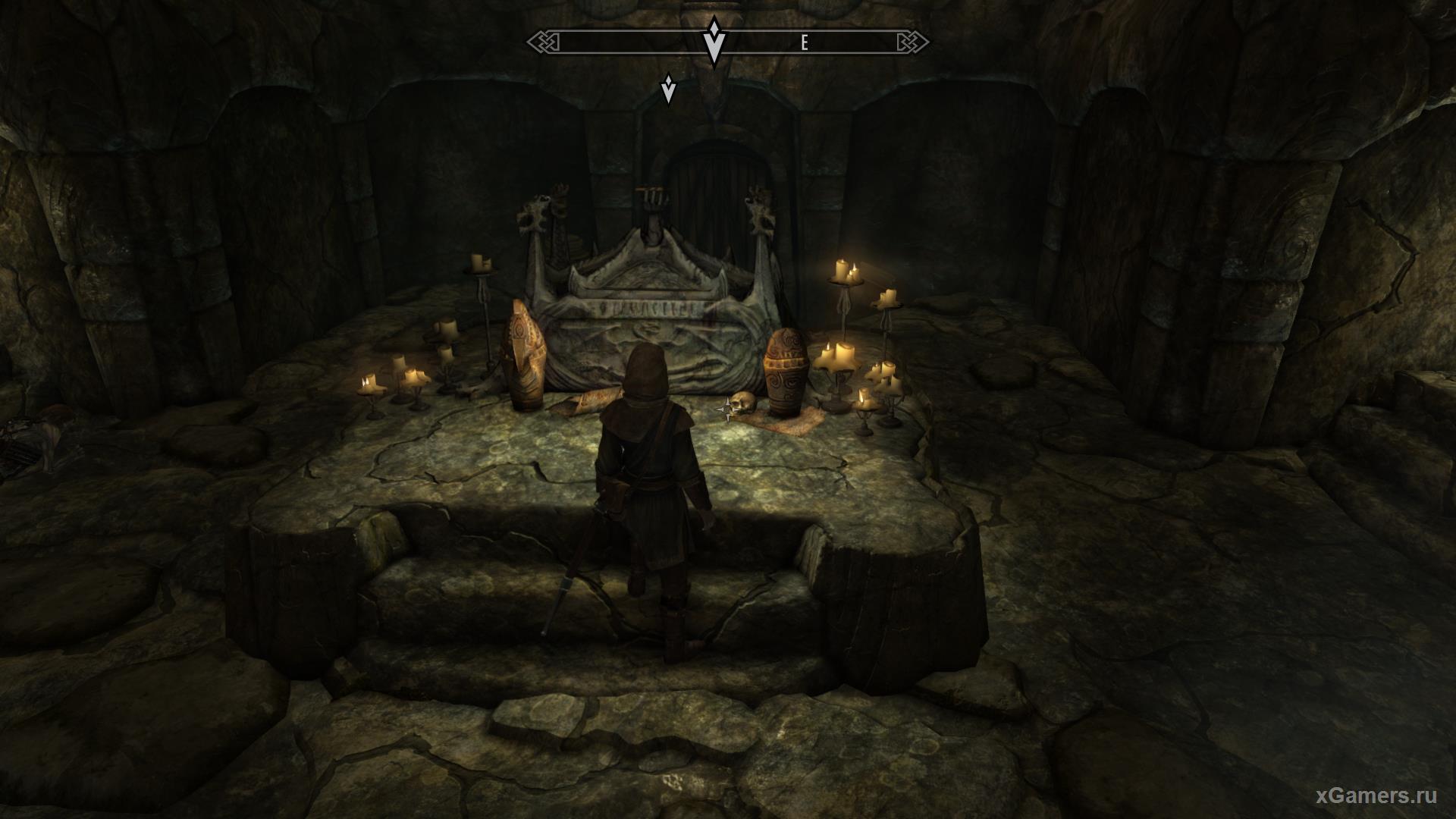Screen dimensions: 1456x819
Task: Select the floating quest objective arrow
Action: tap(668, 89)
